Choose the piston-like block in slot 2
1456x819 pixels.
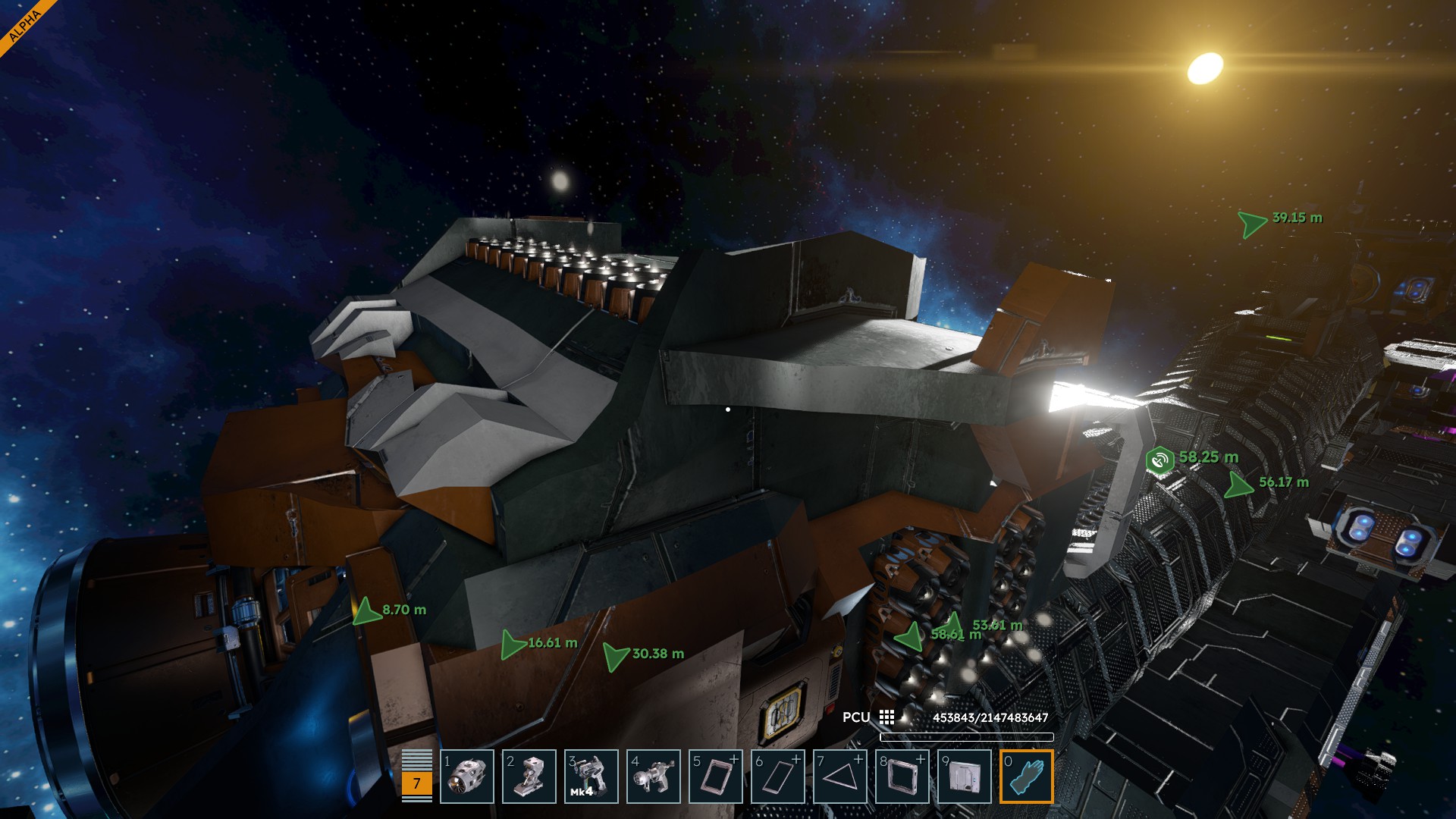click(529, 777)
